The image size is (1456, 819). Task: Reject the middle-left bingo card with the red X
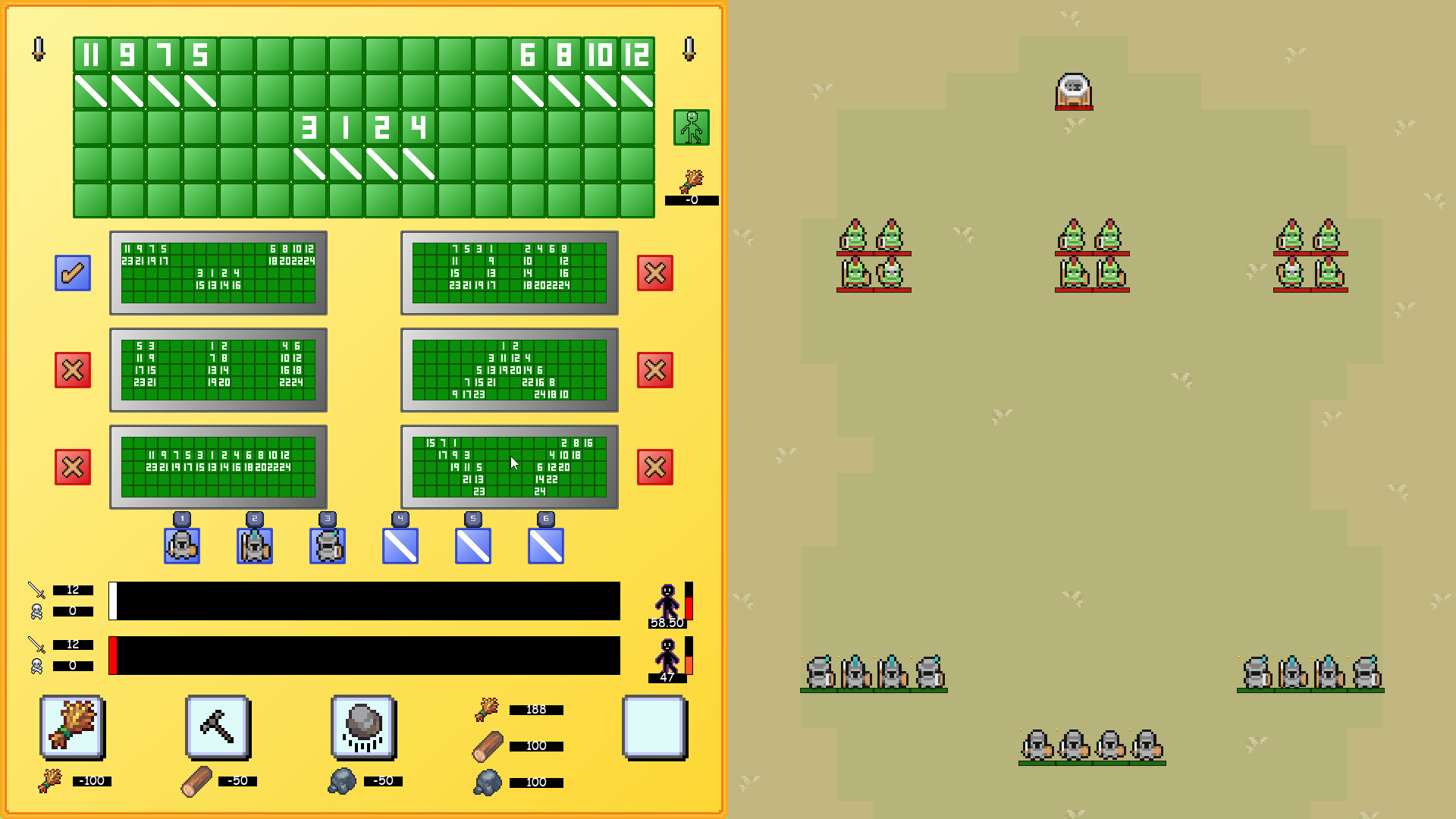coord(73,370)
